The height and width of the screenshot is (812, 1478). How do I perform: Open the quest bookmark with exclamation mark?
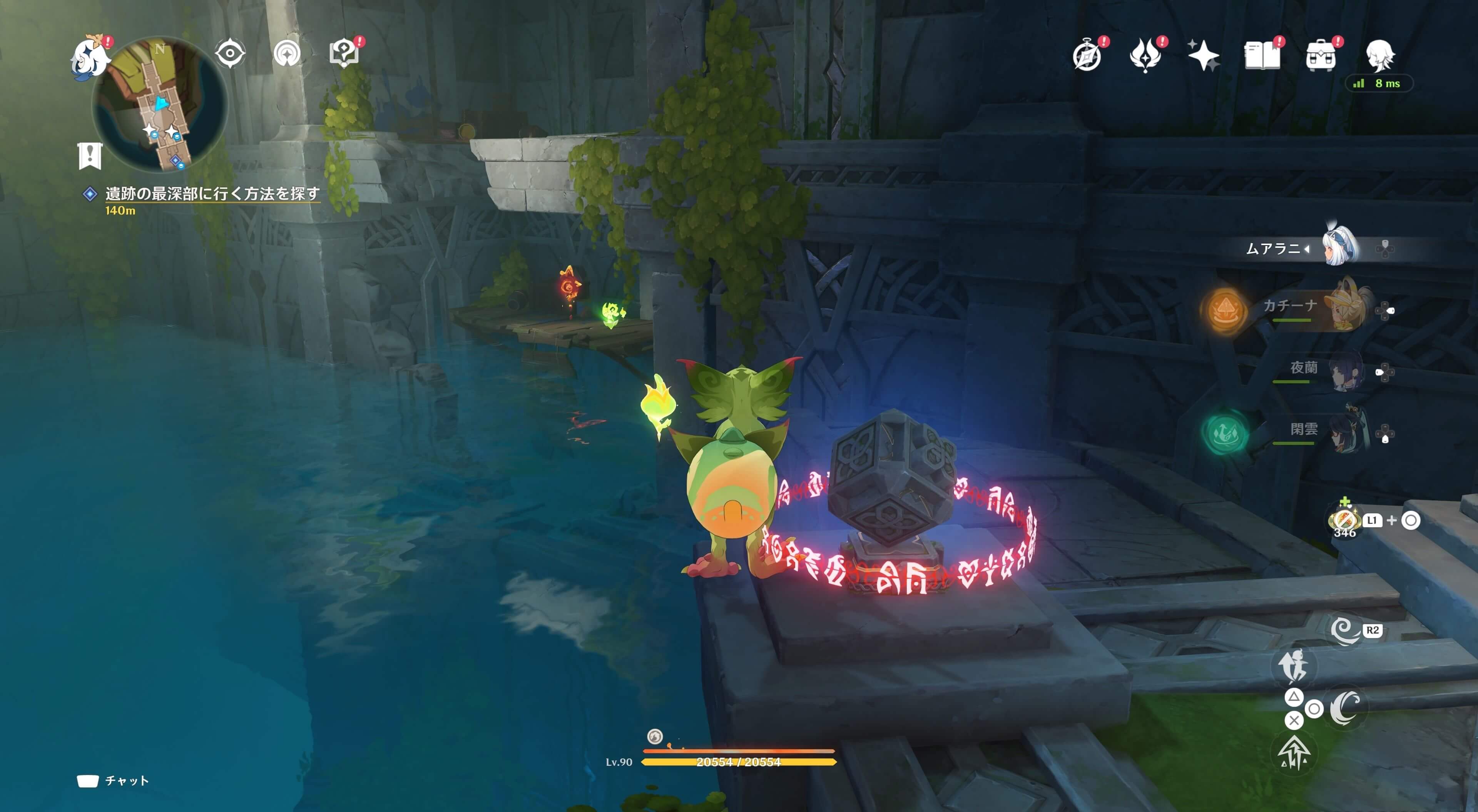pyautogui.click(x=90, y=155)
